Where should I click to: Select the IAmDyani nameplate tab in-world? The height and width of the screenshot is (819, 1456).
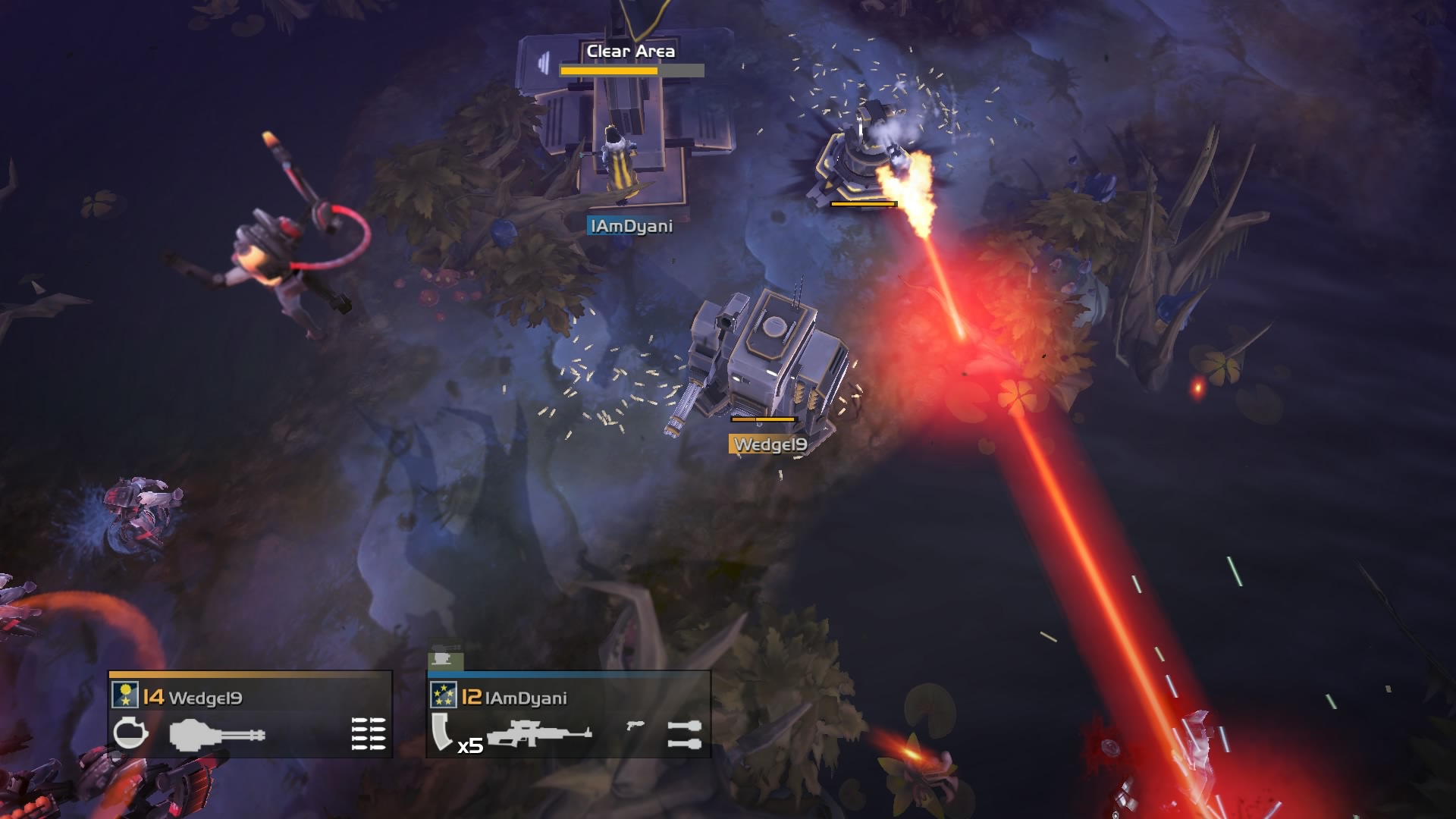point(629,225)
